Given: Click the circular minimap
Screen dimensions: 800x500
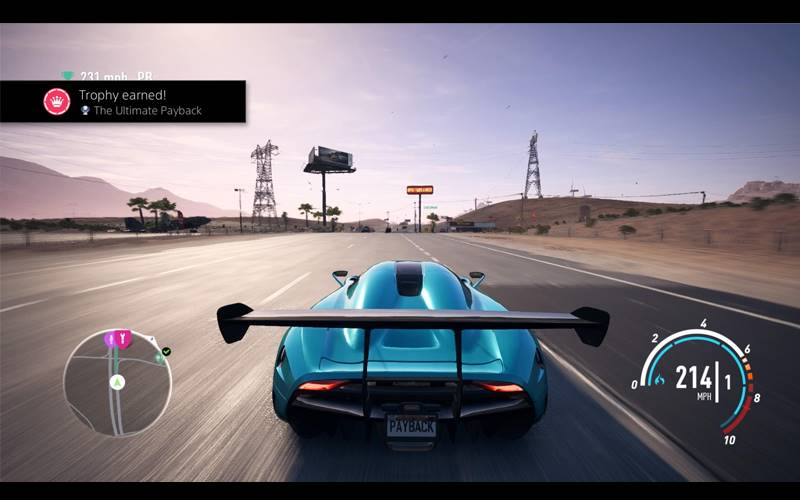Looking at the screenshot, I should point(117,383).
